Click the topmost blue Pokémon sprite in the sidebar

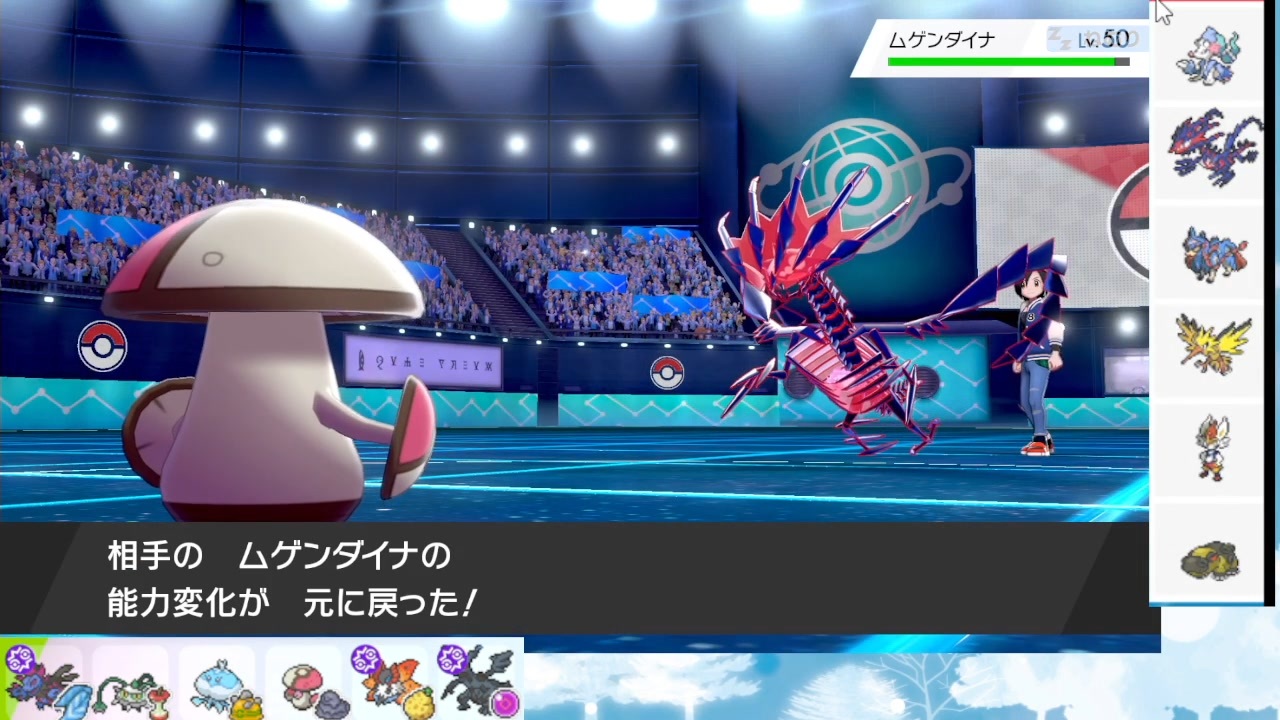point(1210,55)
